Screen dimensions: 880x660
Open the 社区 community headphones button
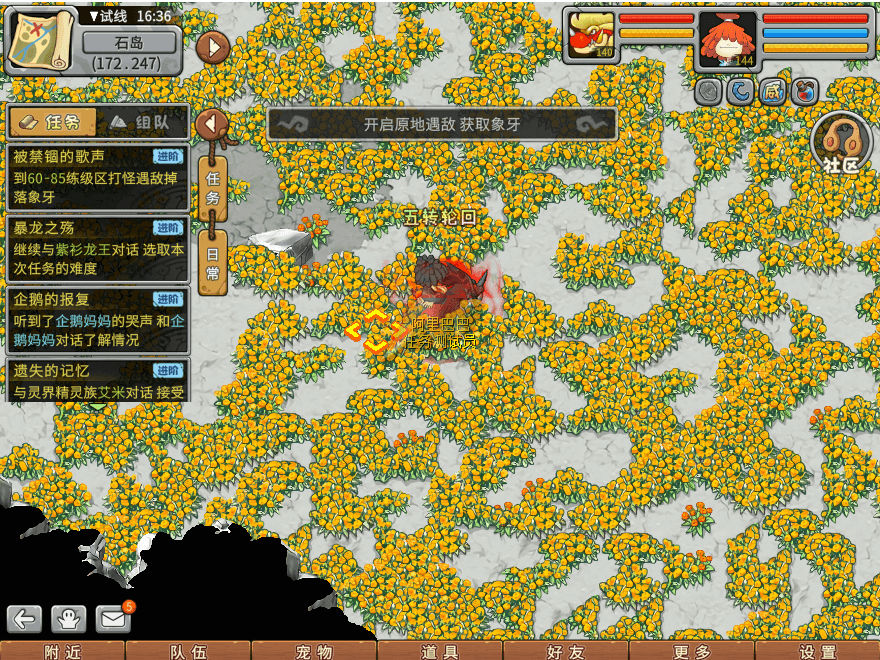(841, 144)
